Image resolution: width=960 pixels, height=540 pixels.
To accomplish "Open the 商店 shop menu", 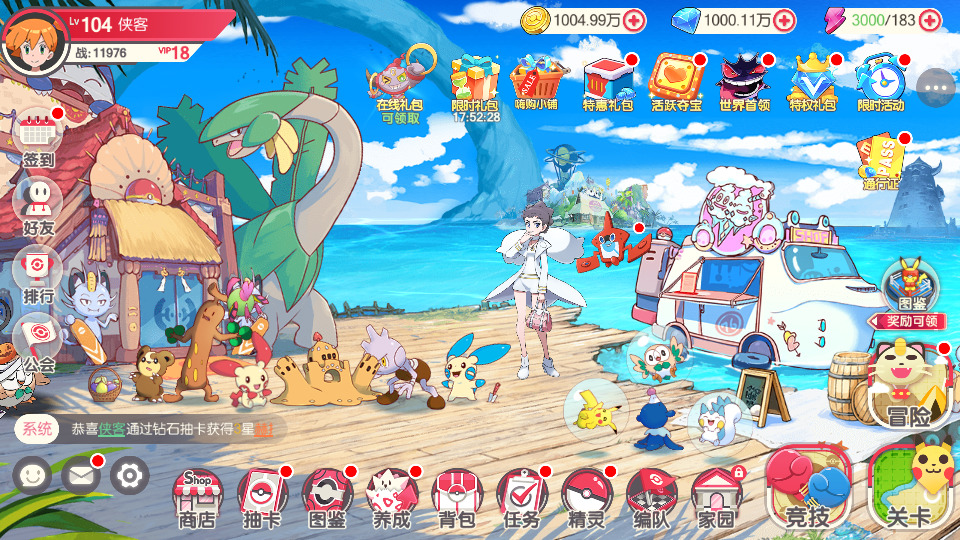I will click(x=197, y=496).
